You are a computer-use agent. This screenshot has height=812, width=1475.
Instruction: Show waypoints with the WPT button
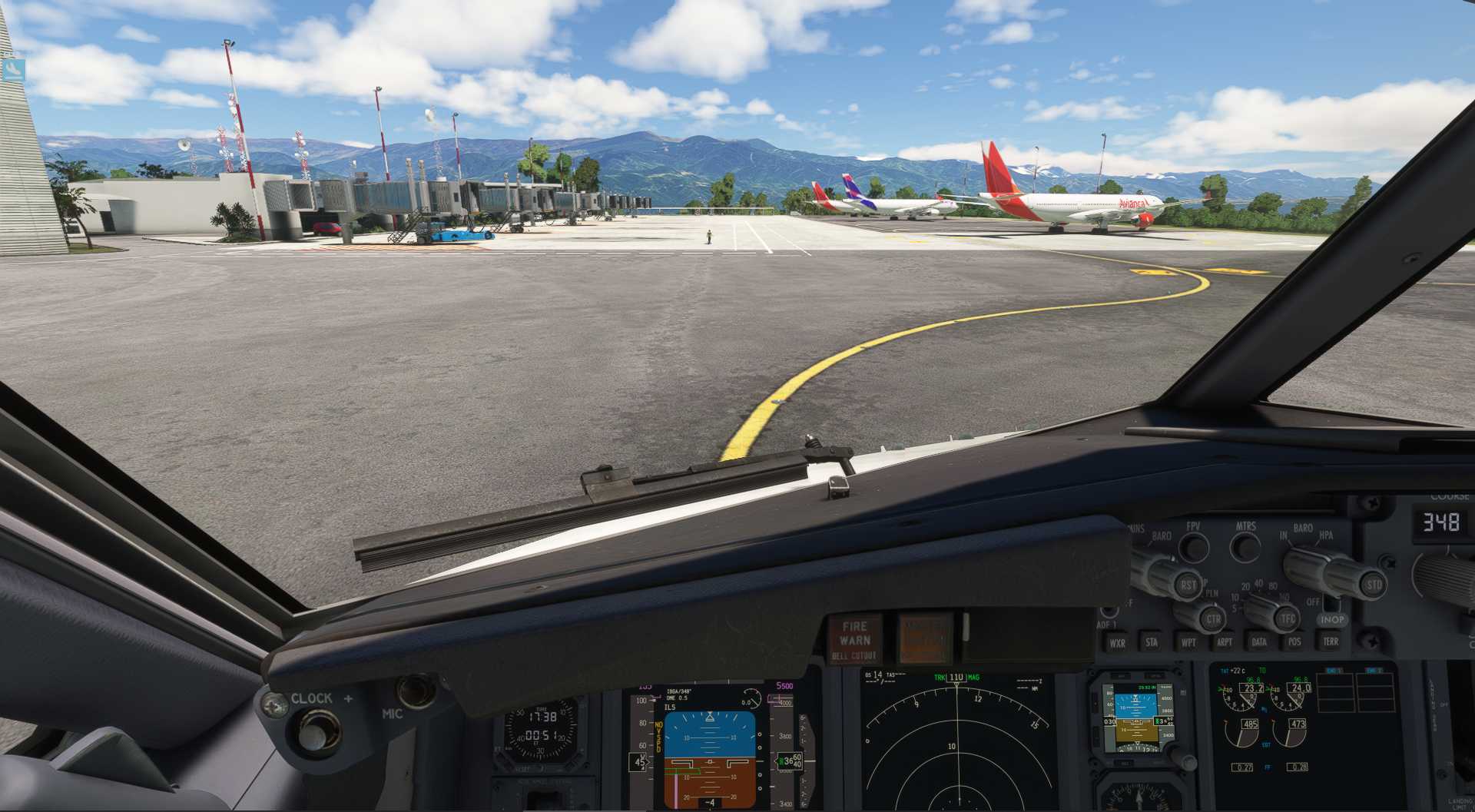(x=1188, y=642)
